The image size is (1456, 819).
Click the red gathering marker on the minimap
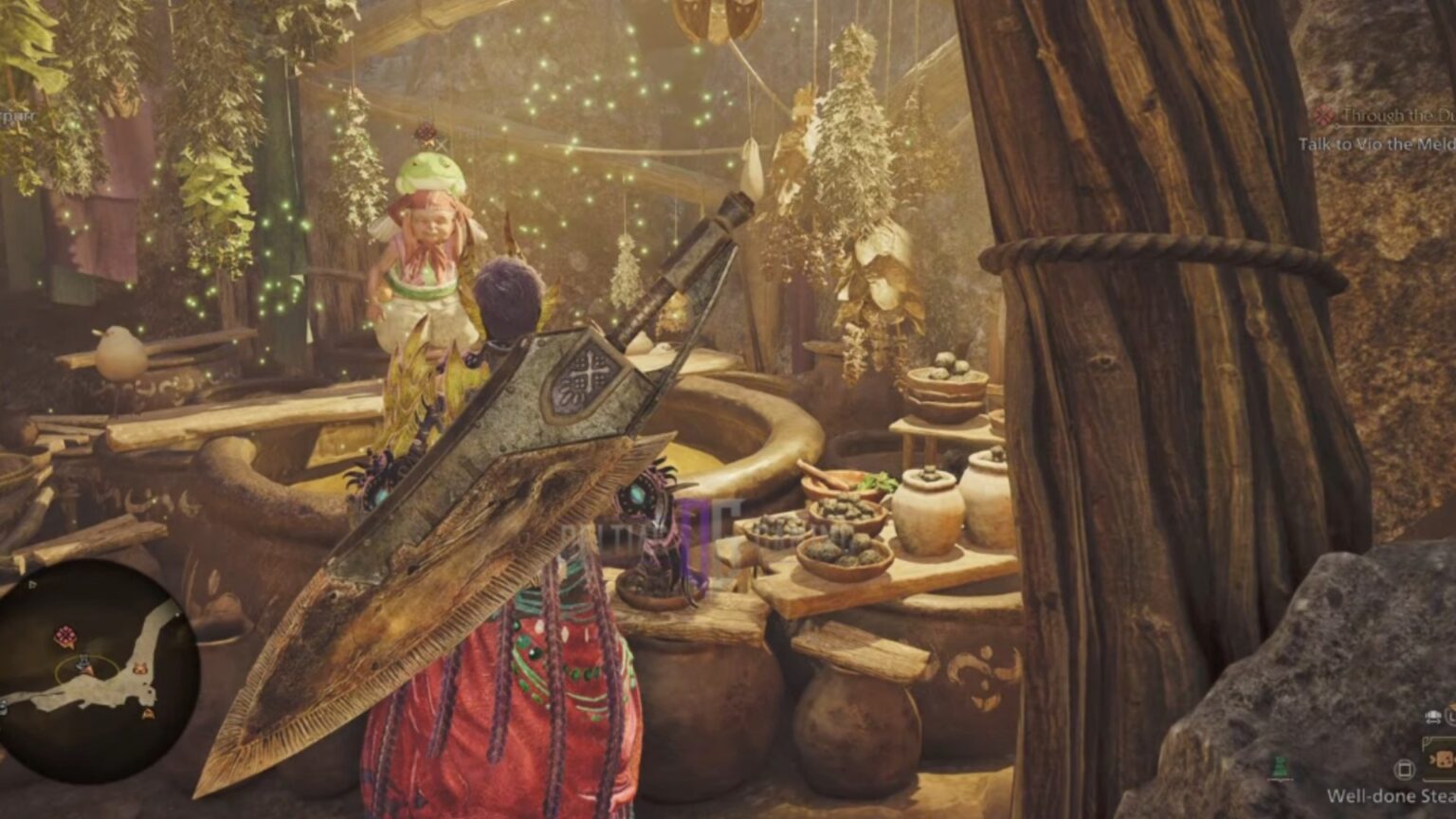[65, 634]
